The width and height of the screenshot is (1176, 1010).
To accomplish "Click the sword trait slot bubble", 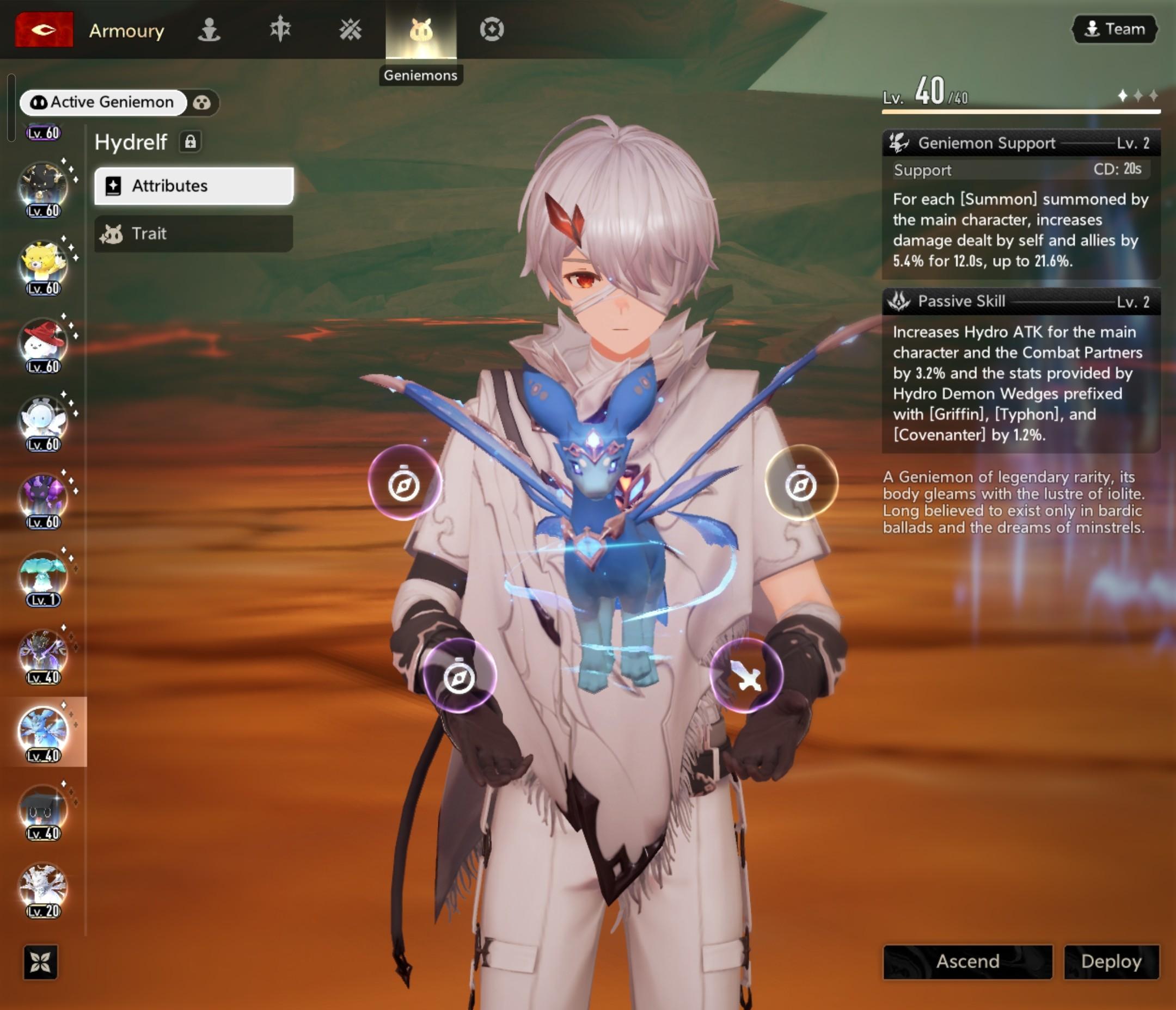I will (746, 675).
